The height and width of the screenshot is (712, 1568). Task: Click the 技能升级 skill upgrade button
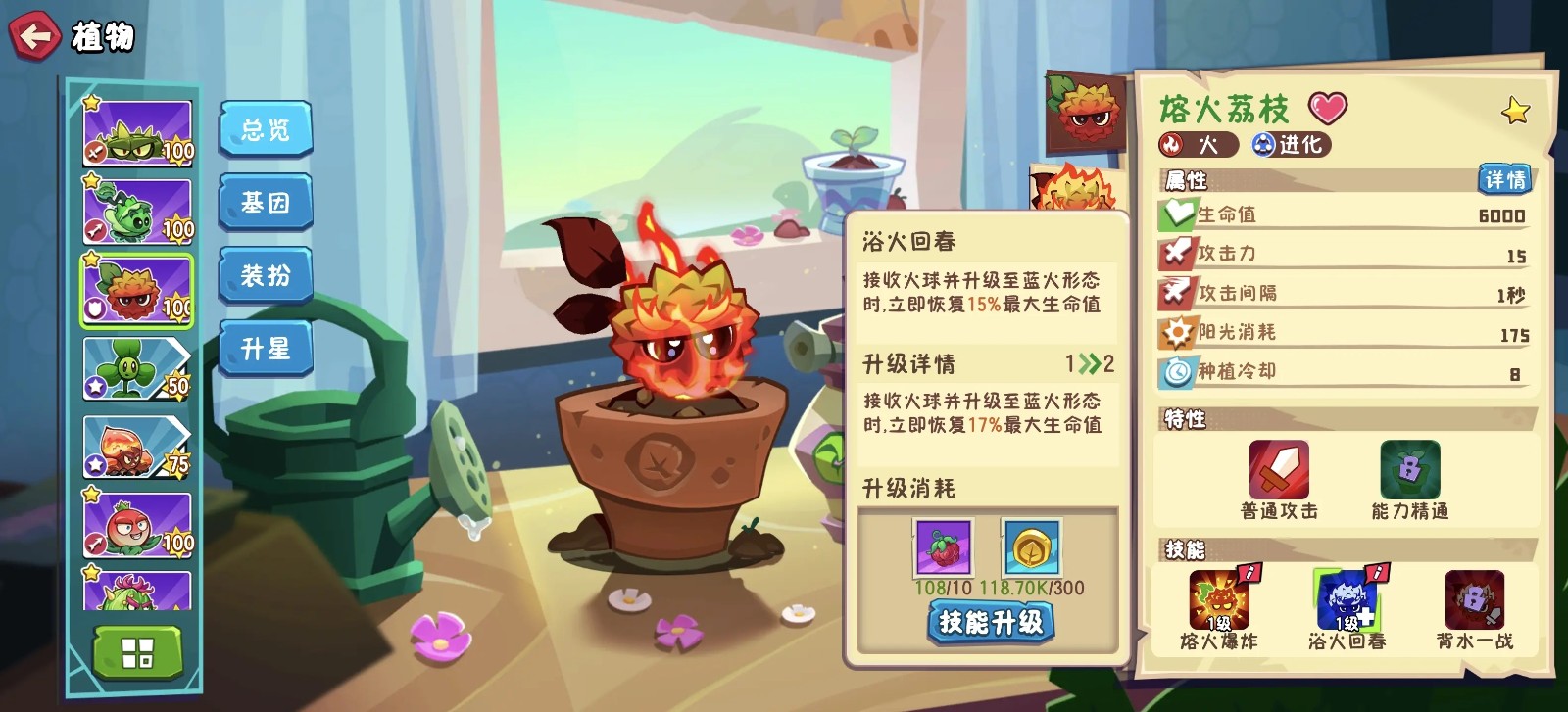pos(990,622)
